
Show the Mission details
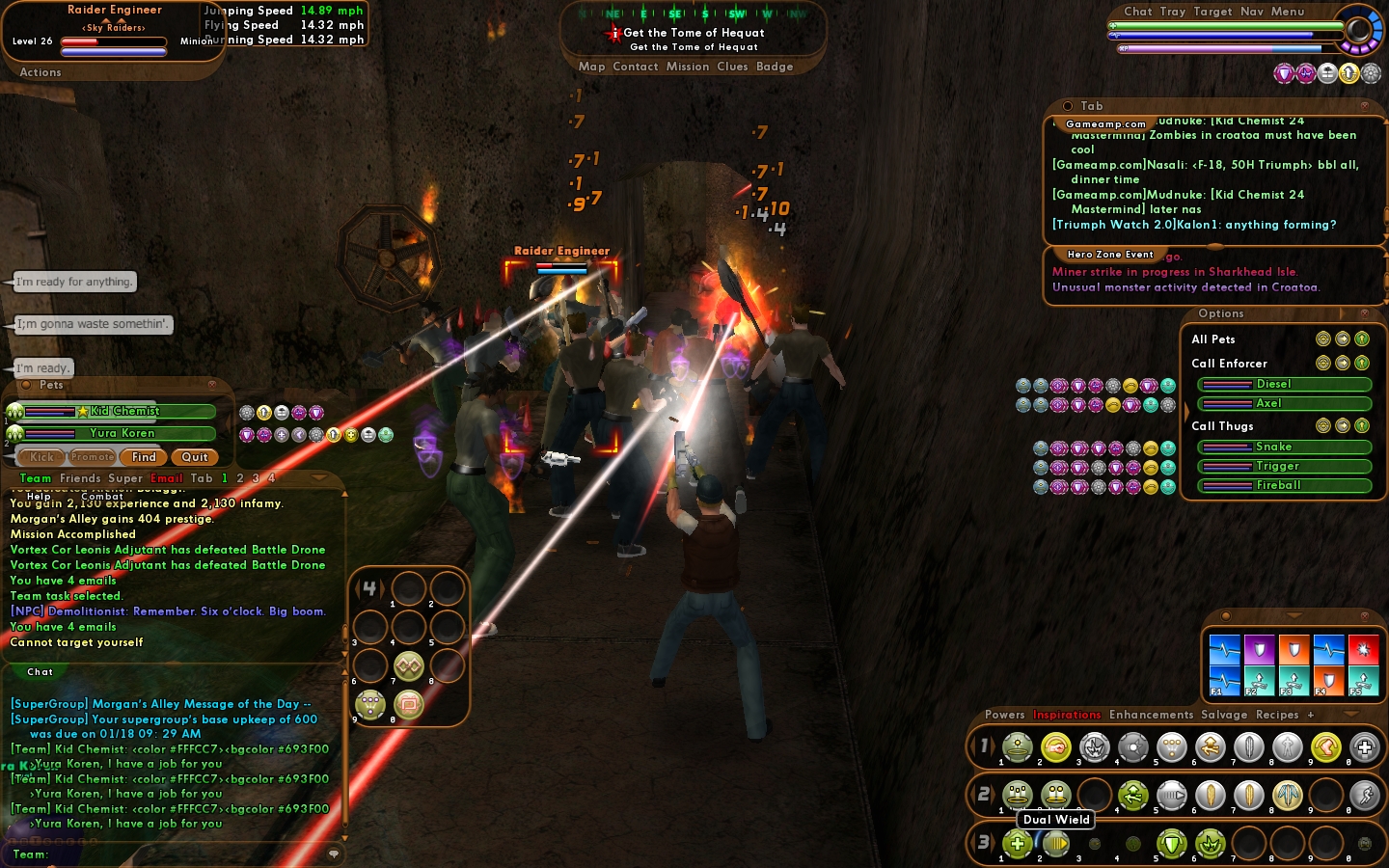point(687,67)
